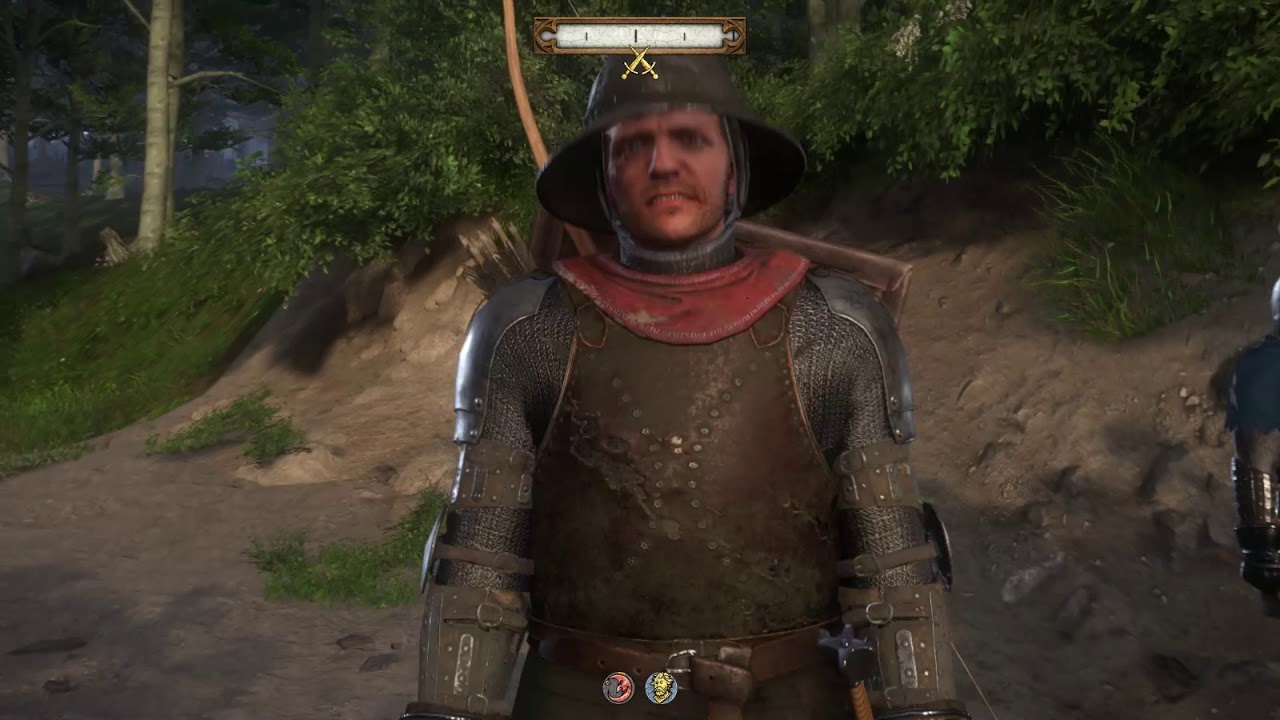The width and height of the screenshot is (1280, 720).
Task: Click the compass bar at top
Action: click(639, 36)
